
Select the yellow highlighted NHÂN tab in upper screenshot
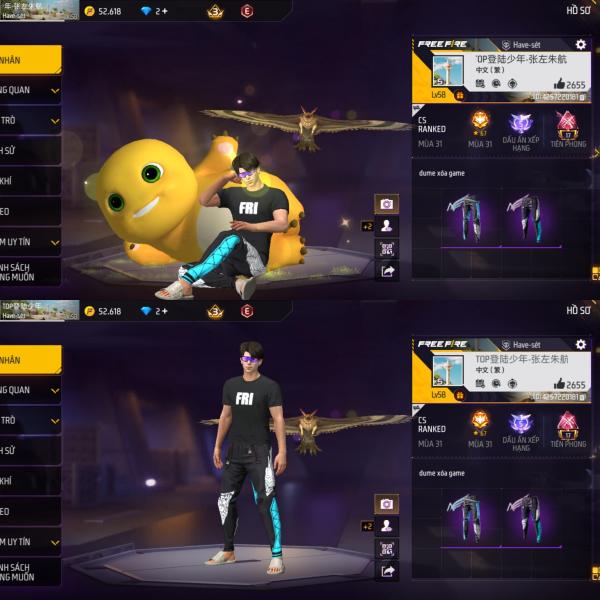point(28,60)
